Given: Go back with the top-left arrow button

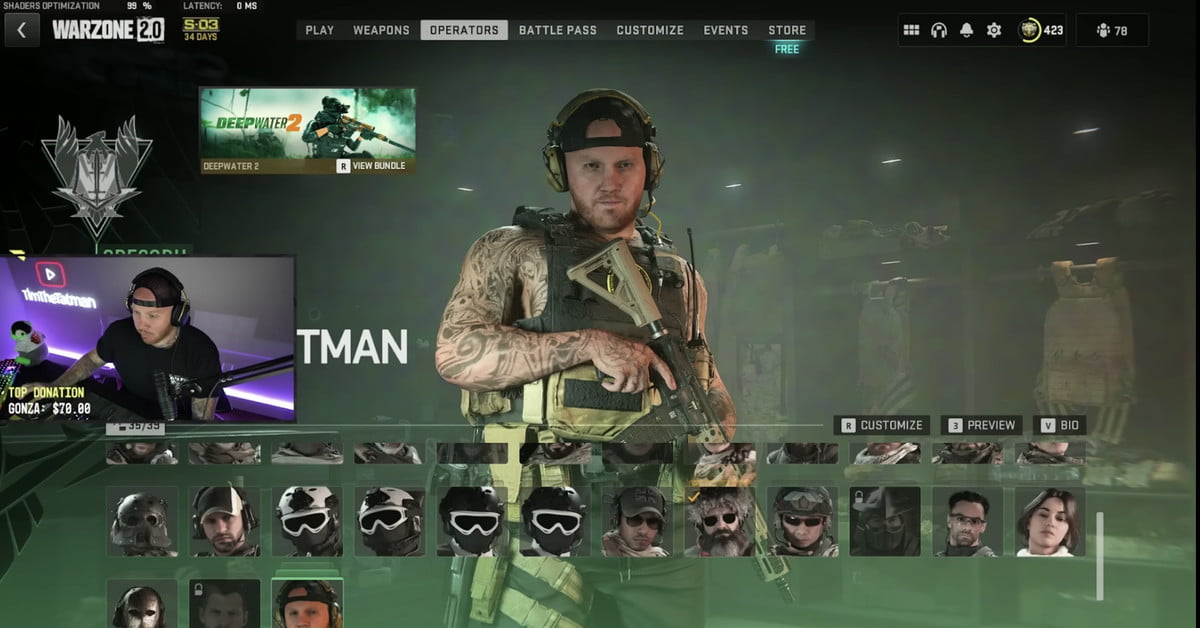Looking at the screenshot, I should tap(22, 30).
